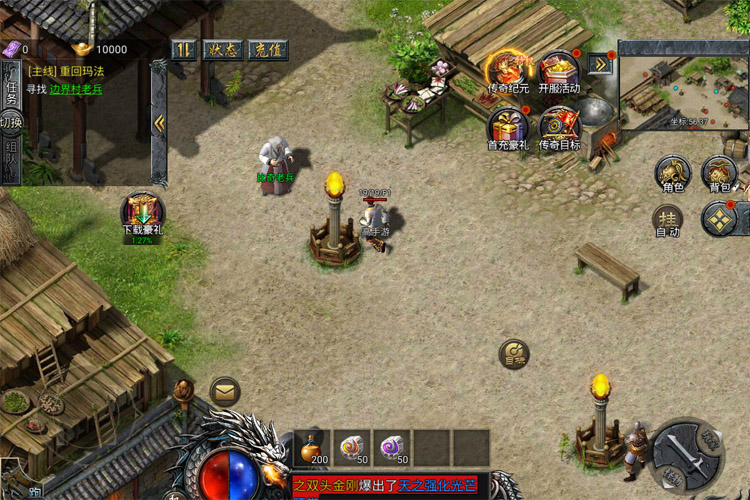Open the 背包 backpack

[x=720, y=174]
